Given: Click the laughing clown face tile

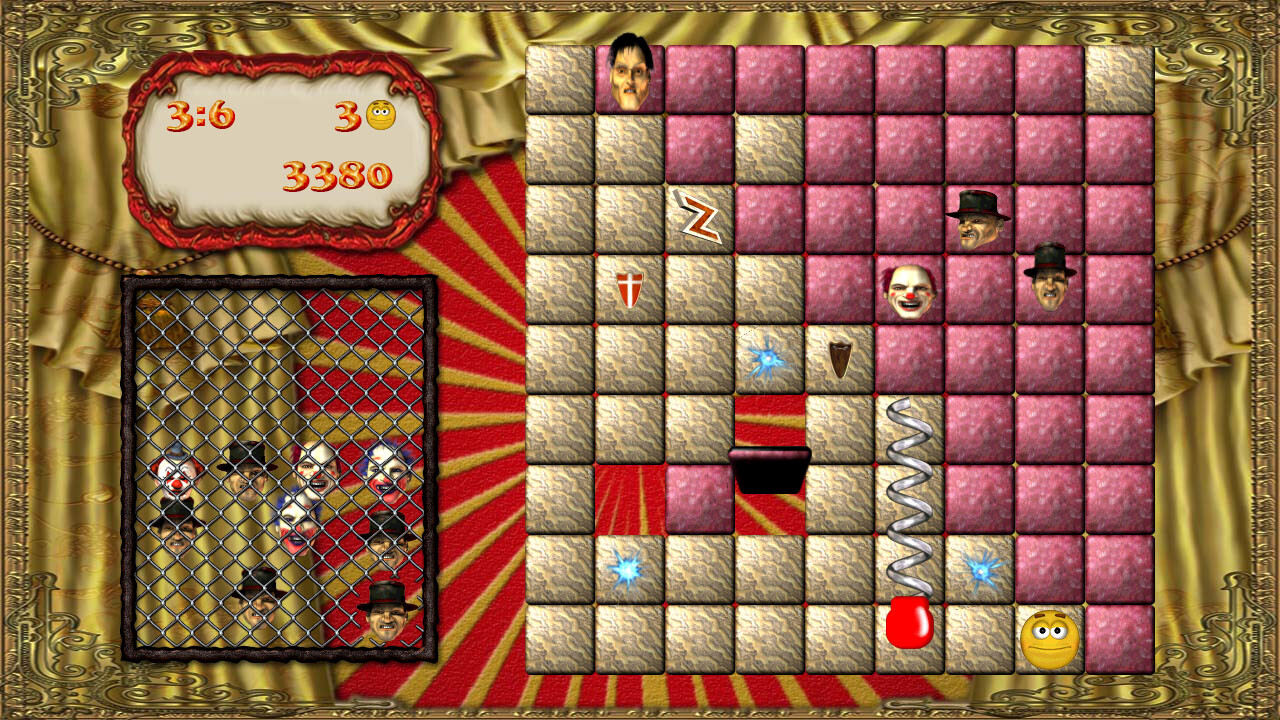Looking at the screenshot, I should (910, 290).
